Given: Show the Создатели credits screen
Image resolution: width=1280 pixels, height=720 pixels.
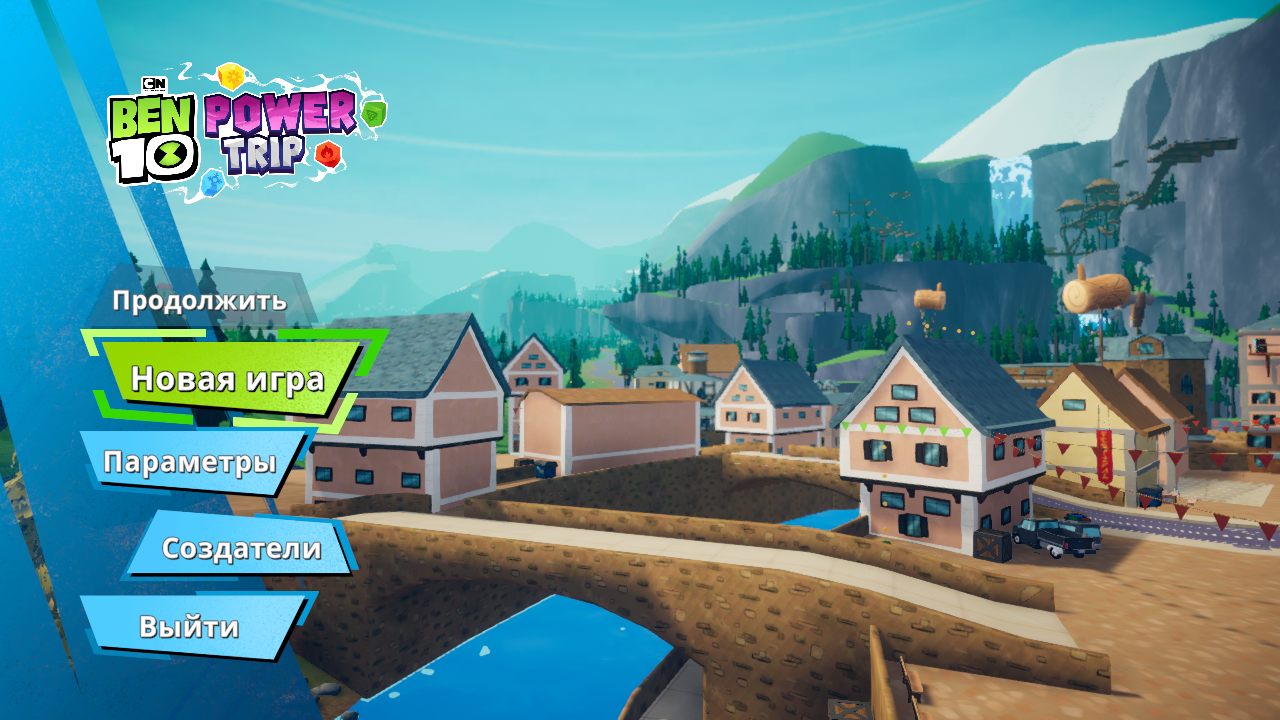Looking at the screenshot, I should click(241, 548).
